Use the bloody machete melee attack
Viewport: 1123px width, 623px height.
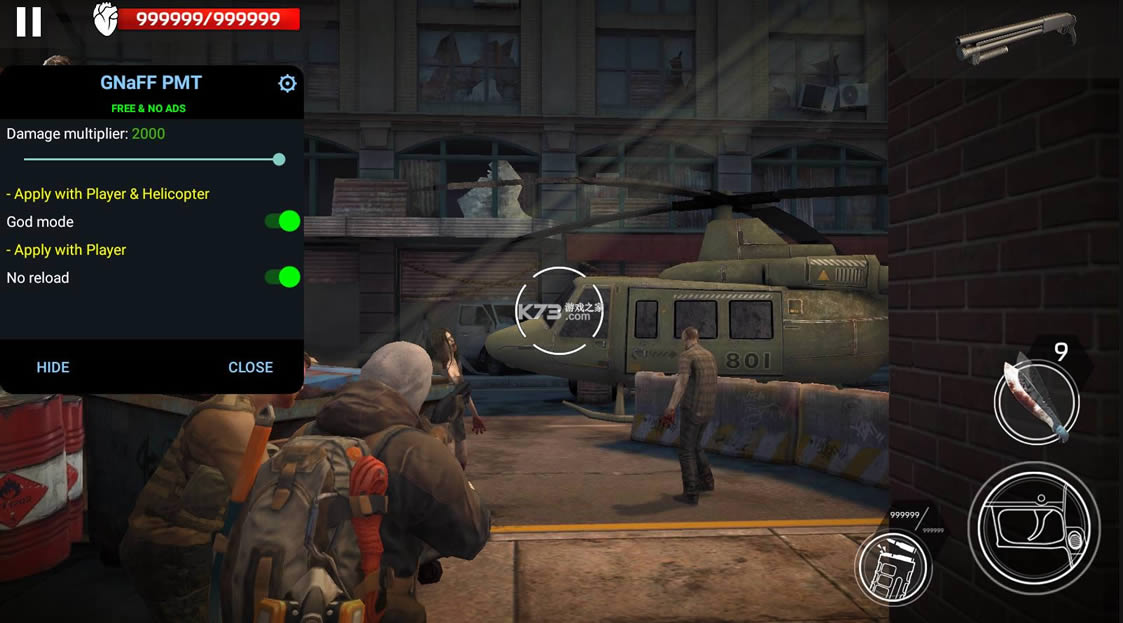coord(1036,401)
